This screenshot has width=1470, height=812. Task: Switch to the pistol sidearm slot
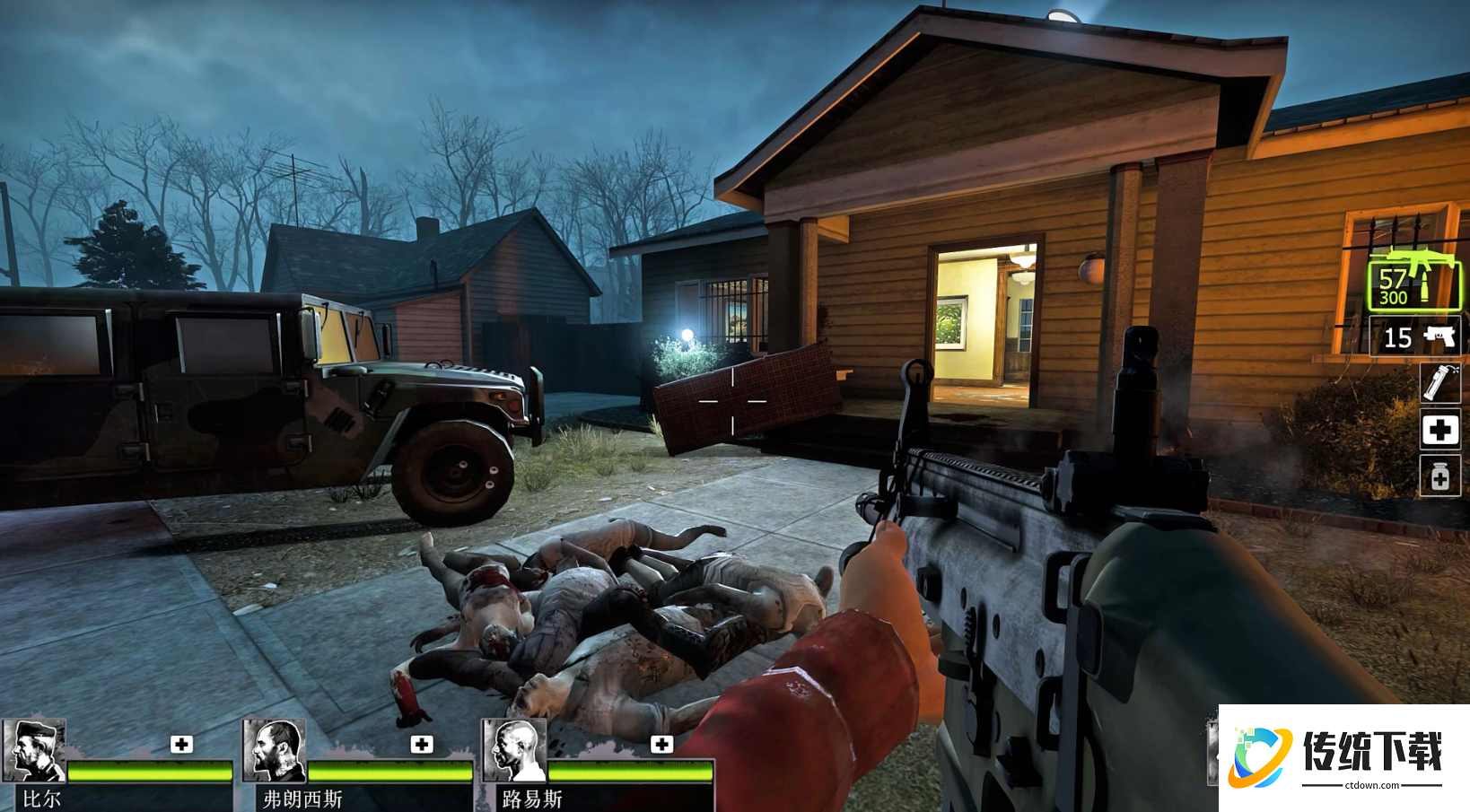coord(1415,337)
